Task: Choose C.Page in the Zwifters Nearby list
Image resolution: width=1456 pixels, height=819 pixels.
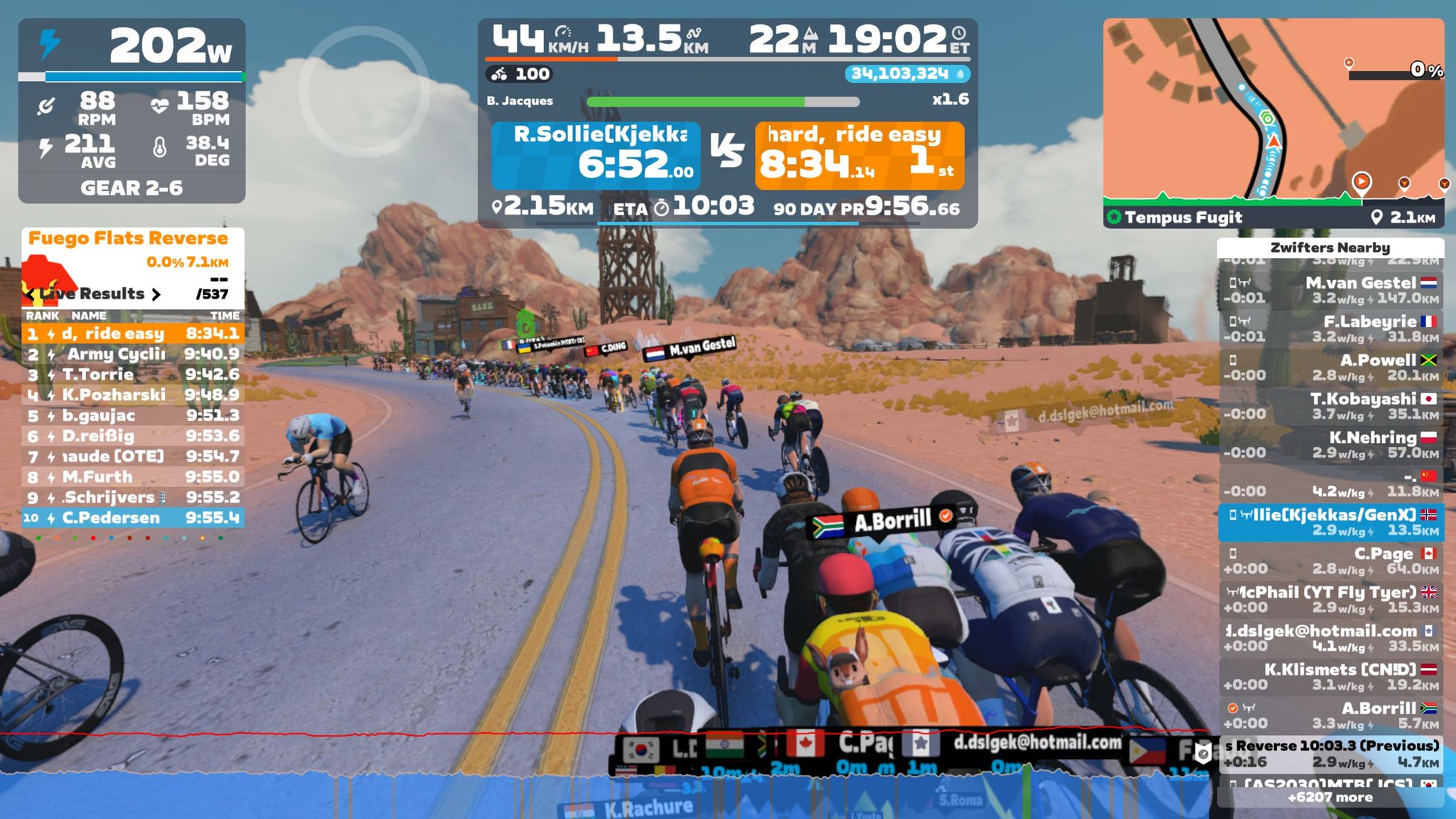Action: [x=1329, y=560]
